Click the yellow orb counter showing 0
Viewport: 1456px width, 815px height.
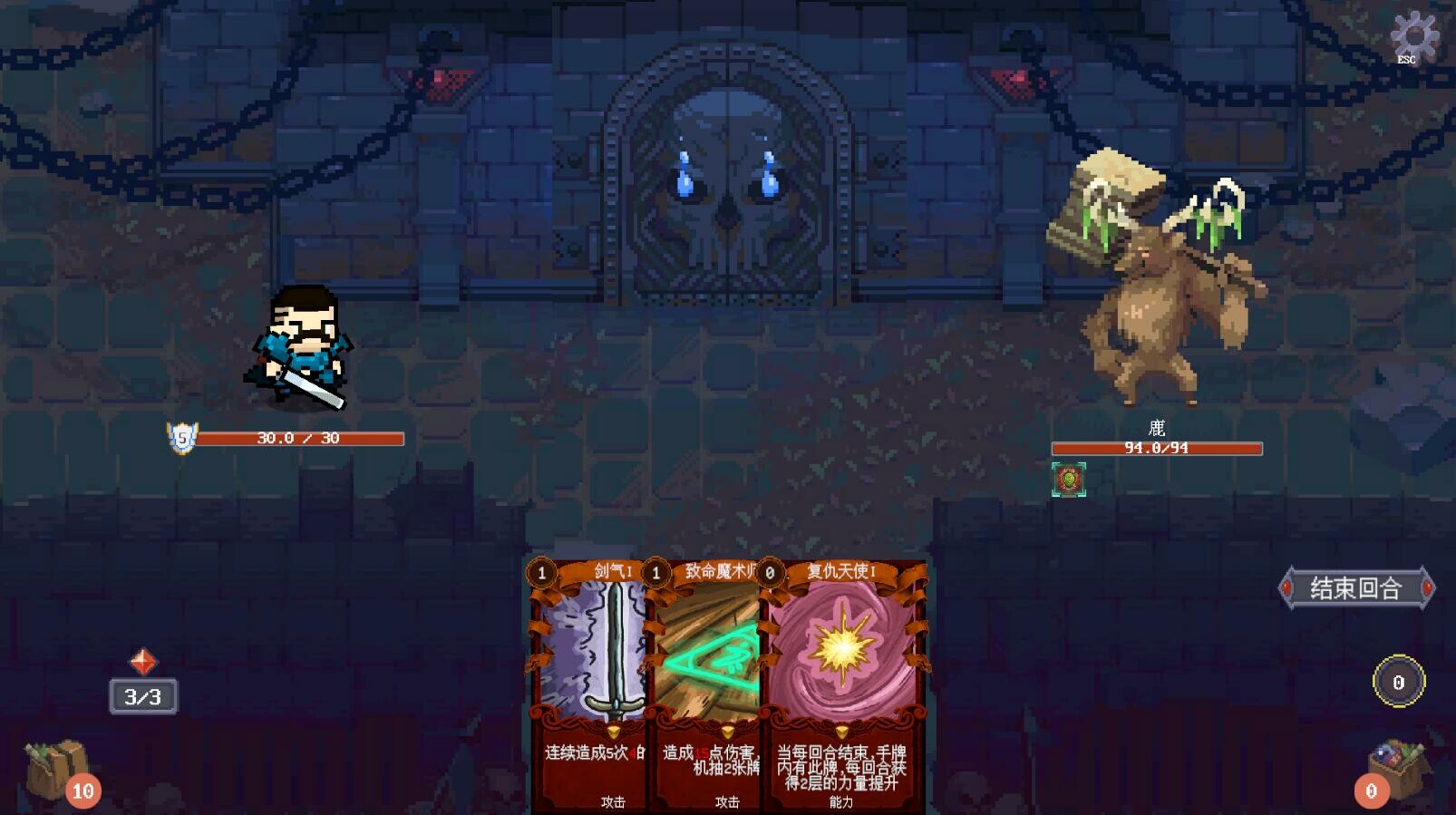click(x=1397, y=683)
